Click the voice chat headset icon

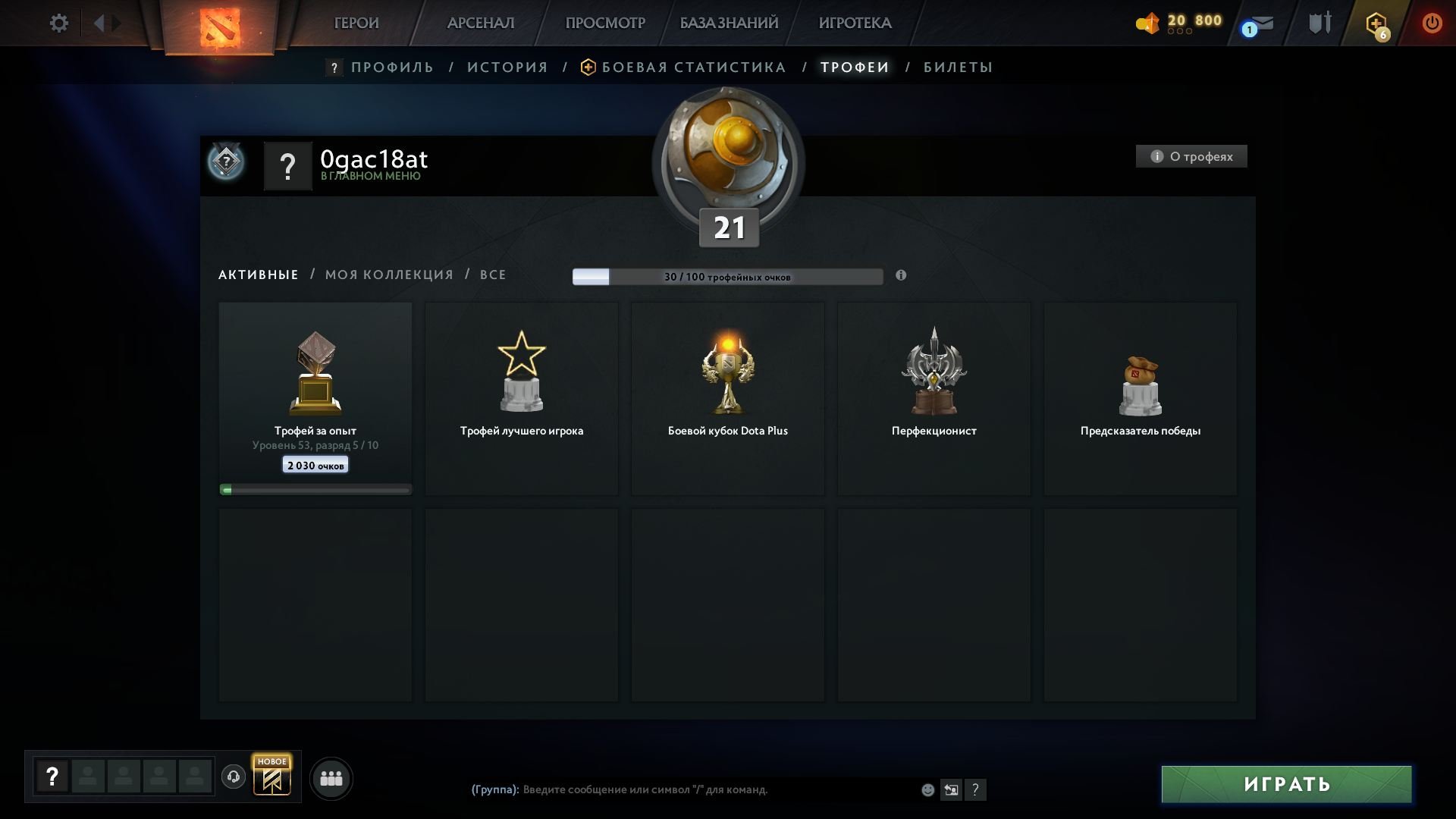tap(233, 777)
